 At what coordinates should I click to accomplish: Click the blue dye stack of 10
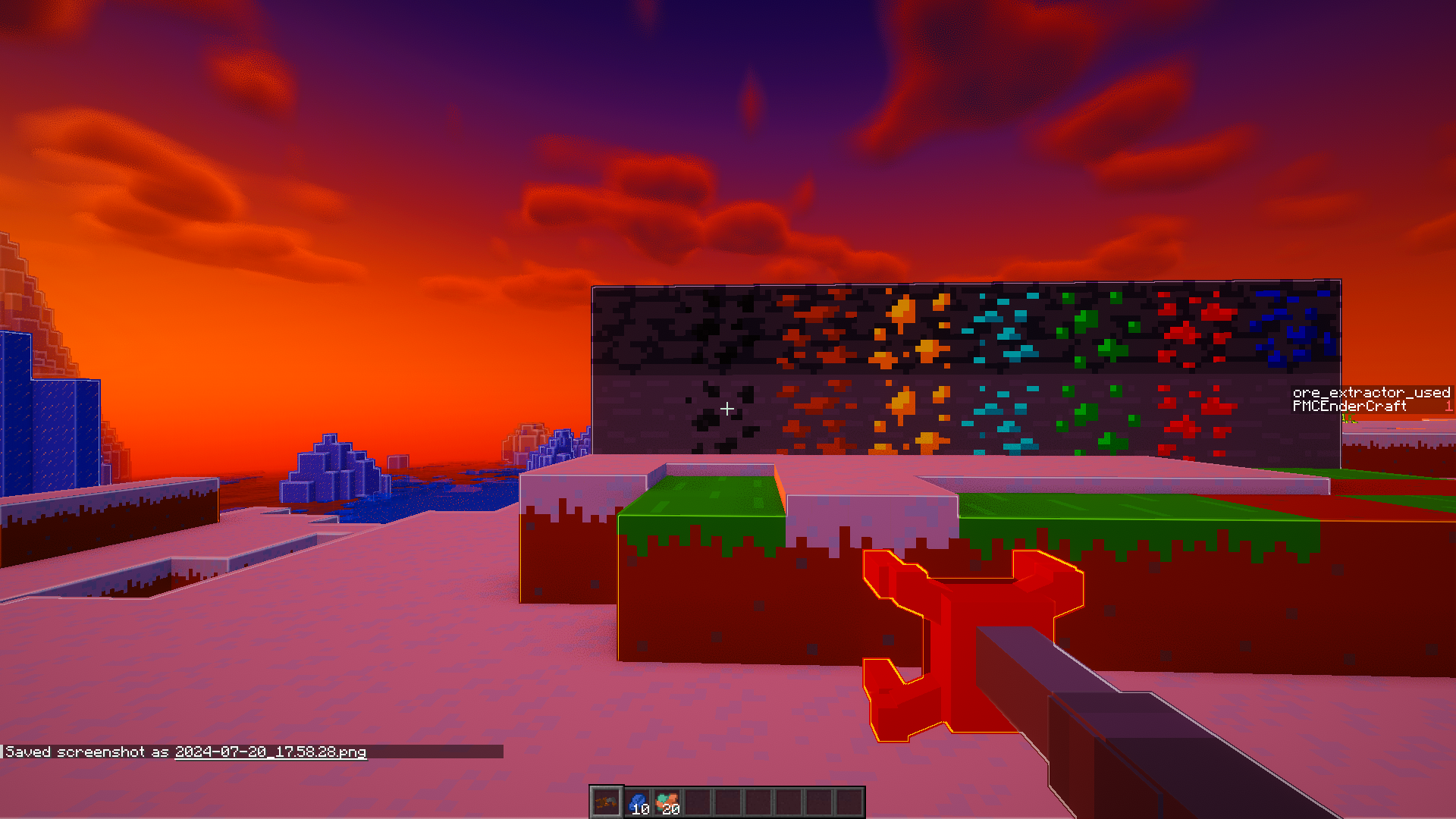click(x=639, y=799)
